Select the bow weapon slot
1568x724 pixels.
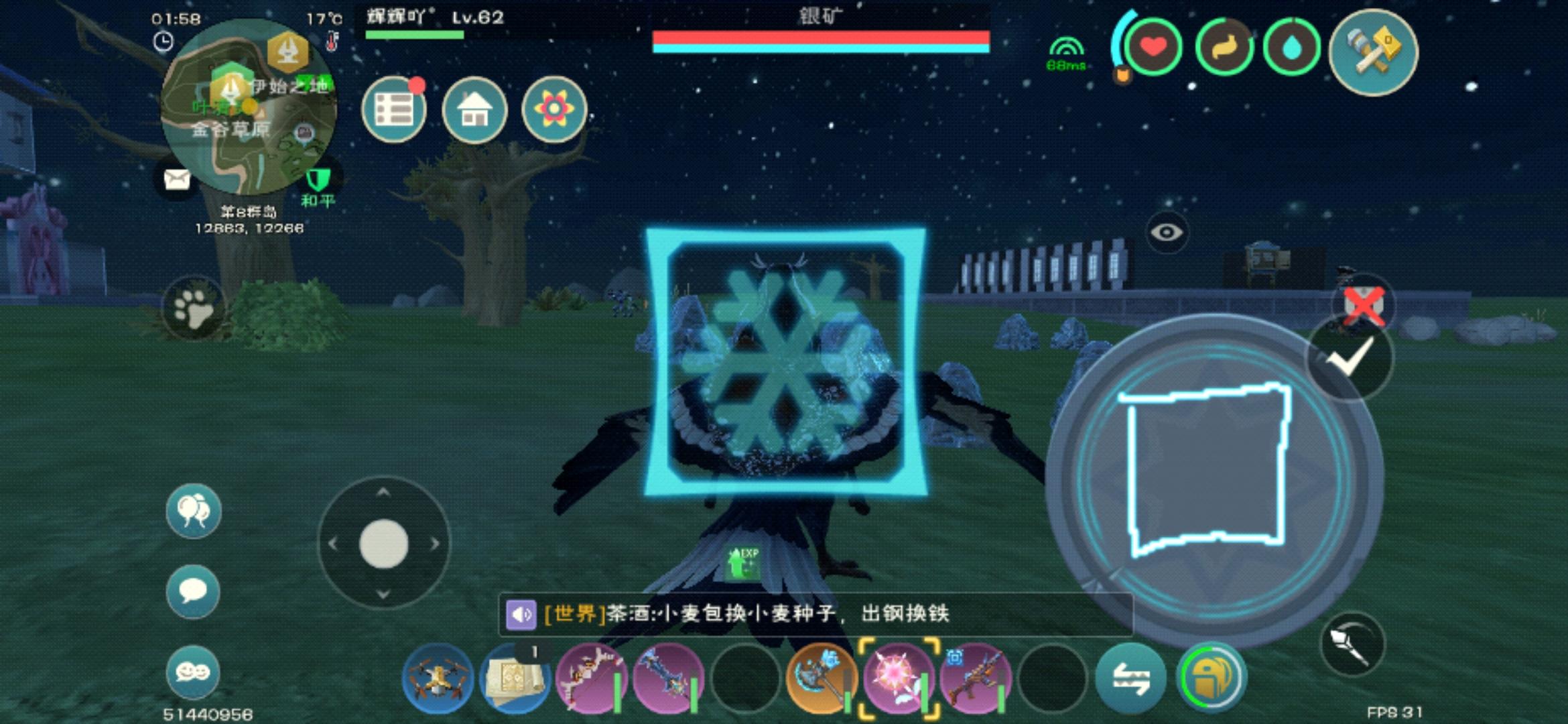591,678
